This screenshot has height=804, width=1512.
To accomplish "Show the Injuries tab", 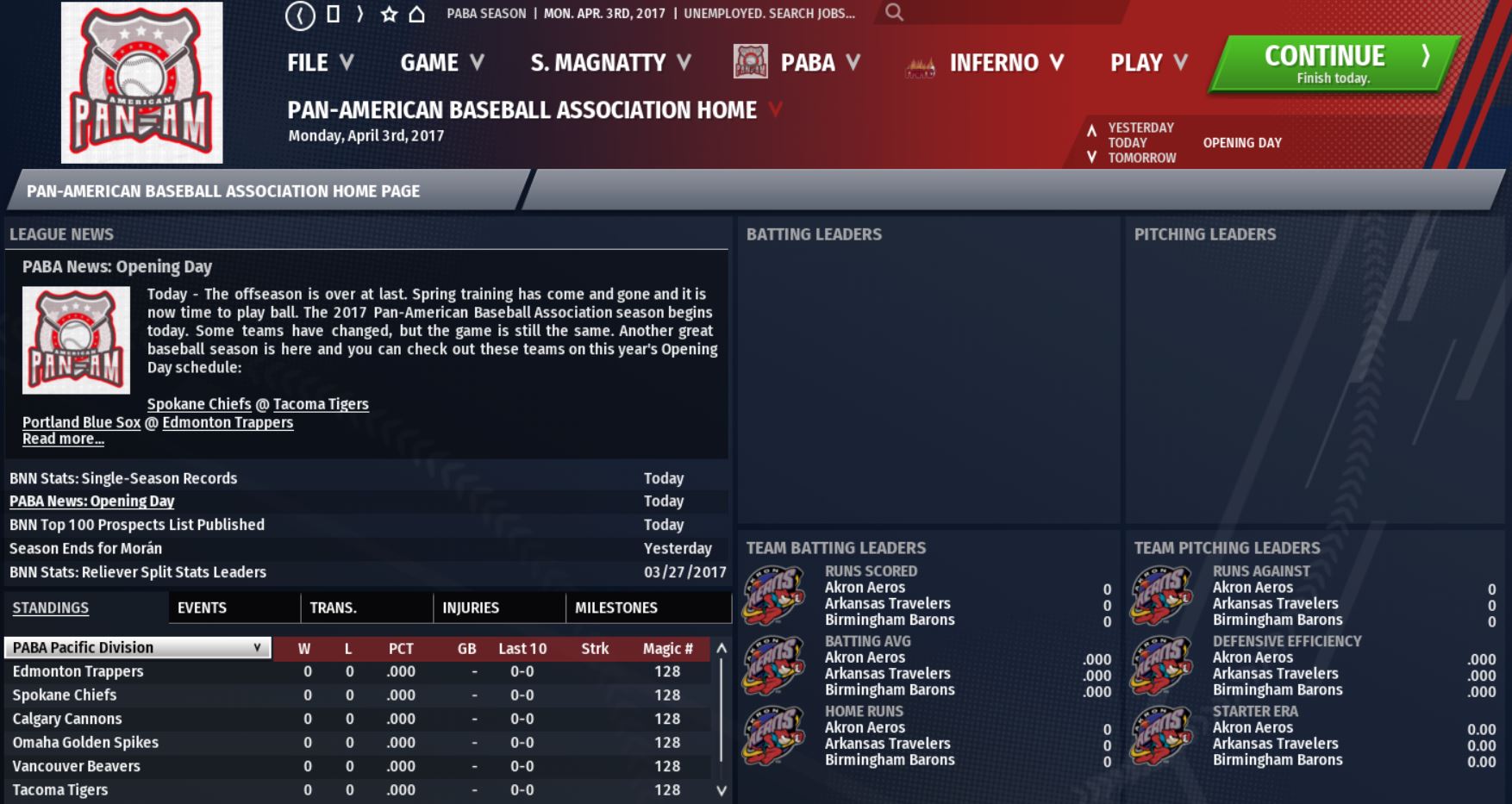I will tap(471, 608).
